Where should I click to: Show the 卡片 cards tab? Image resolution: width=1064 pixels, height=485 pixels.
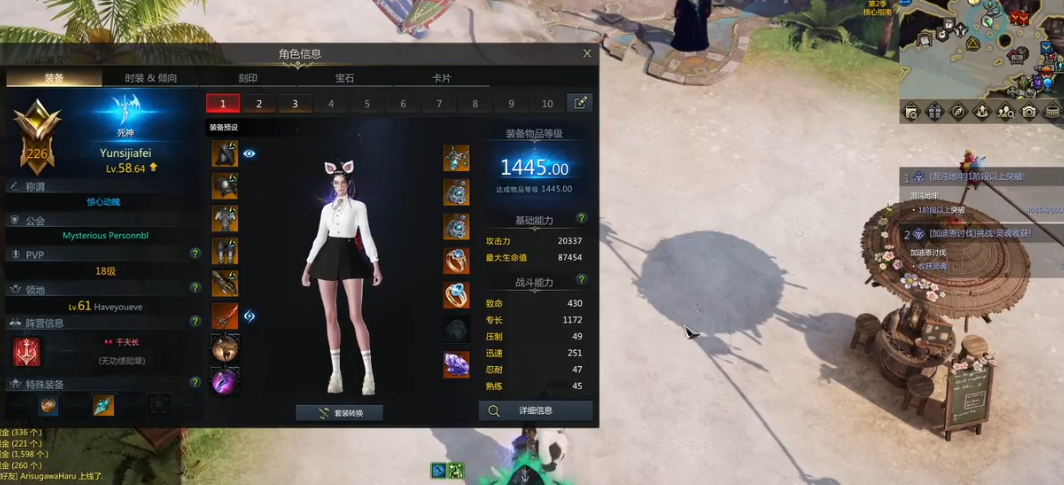tap(441, 78)
